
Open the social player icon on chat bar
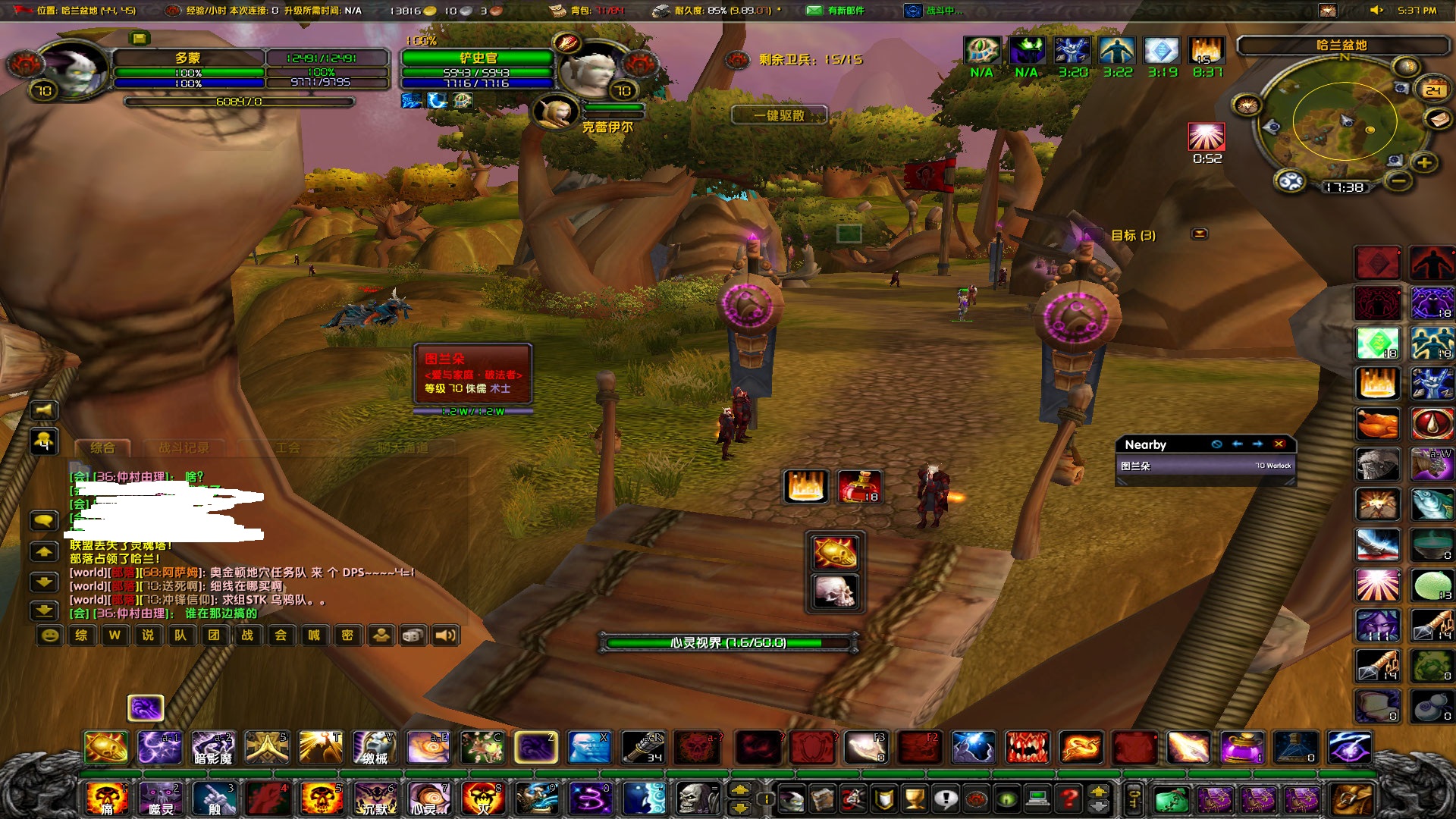coord(380,637)
